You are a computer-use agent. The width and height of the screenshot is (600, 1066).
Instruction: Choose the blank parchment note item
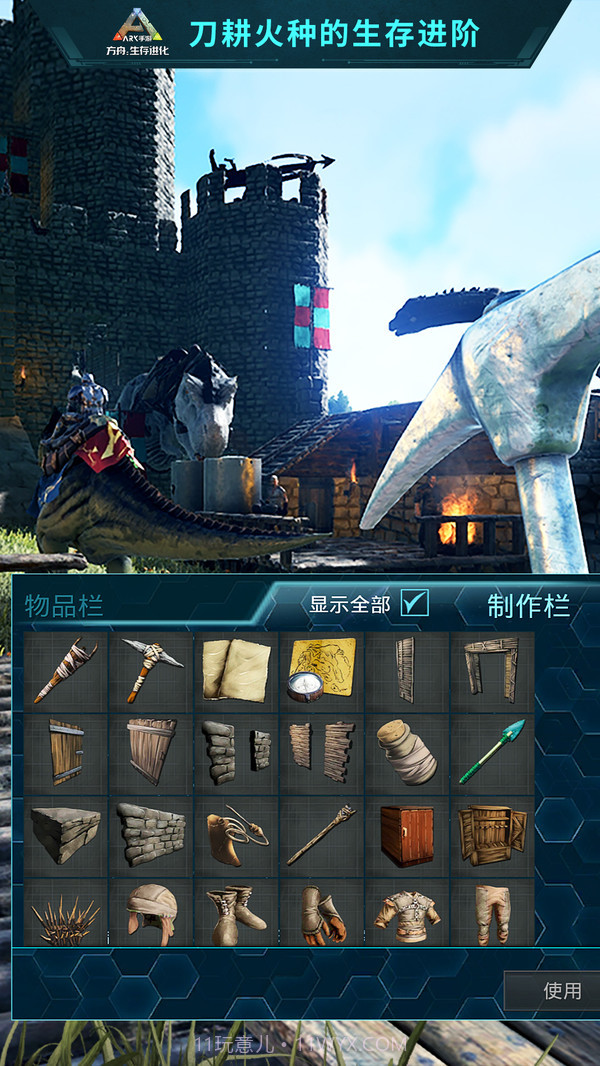click(x=236, y=670)
